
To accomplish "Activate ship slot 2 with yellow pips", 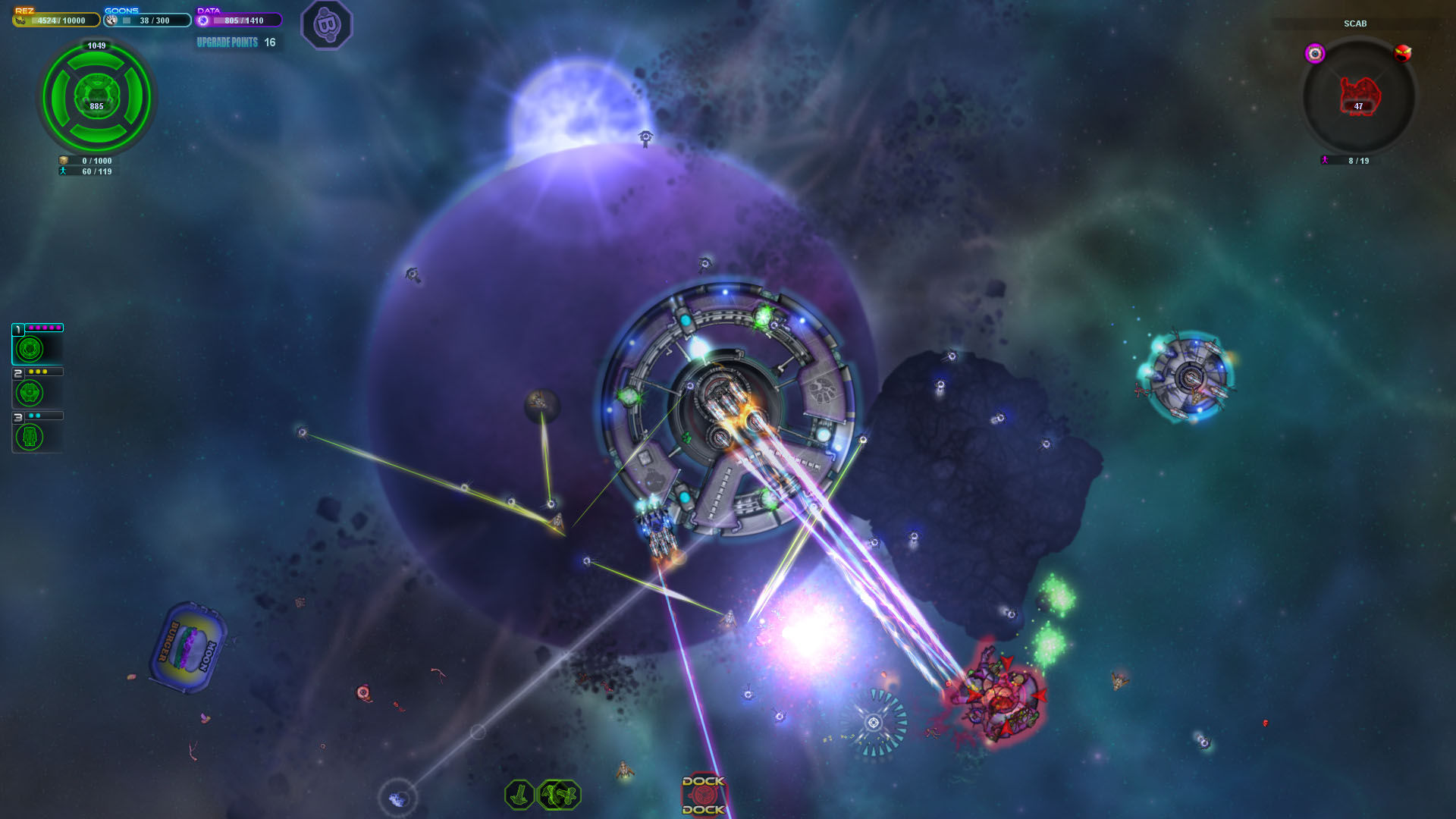I will pos(30,391).
